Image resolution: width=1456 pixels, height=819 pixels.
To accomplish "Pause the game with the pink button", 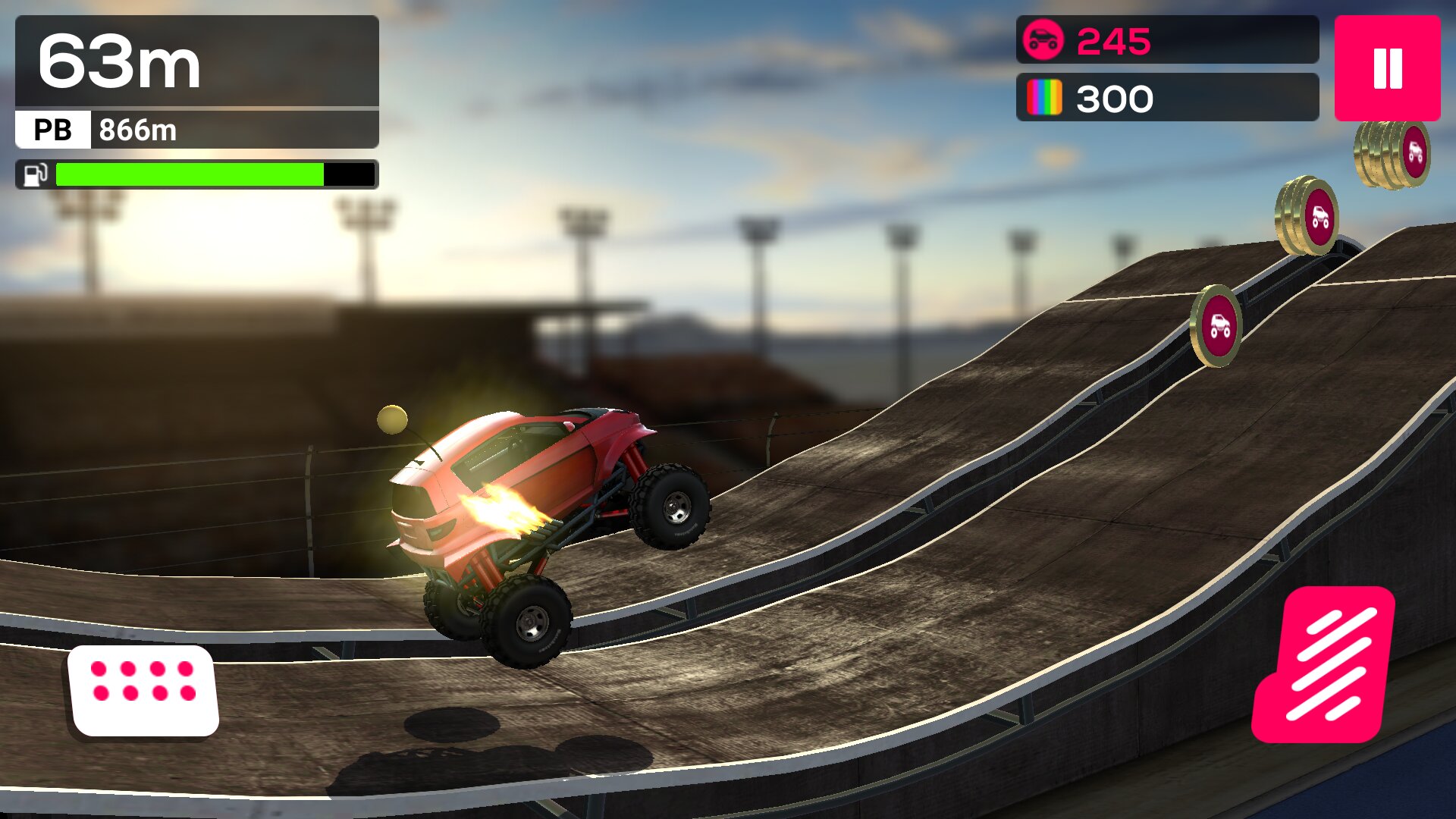I will click(x=1387, y=68).
